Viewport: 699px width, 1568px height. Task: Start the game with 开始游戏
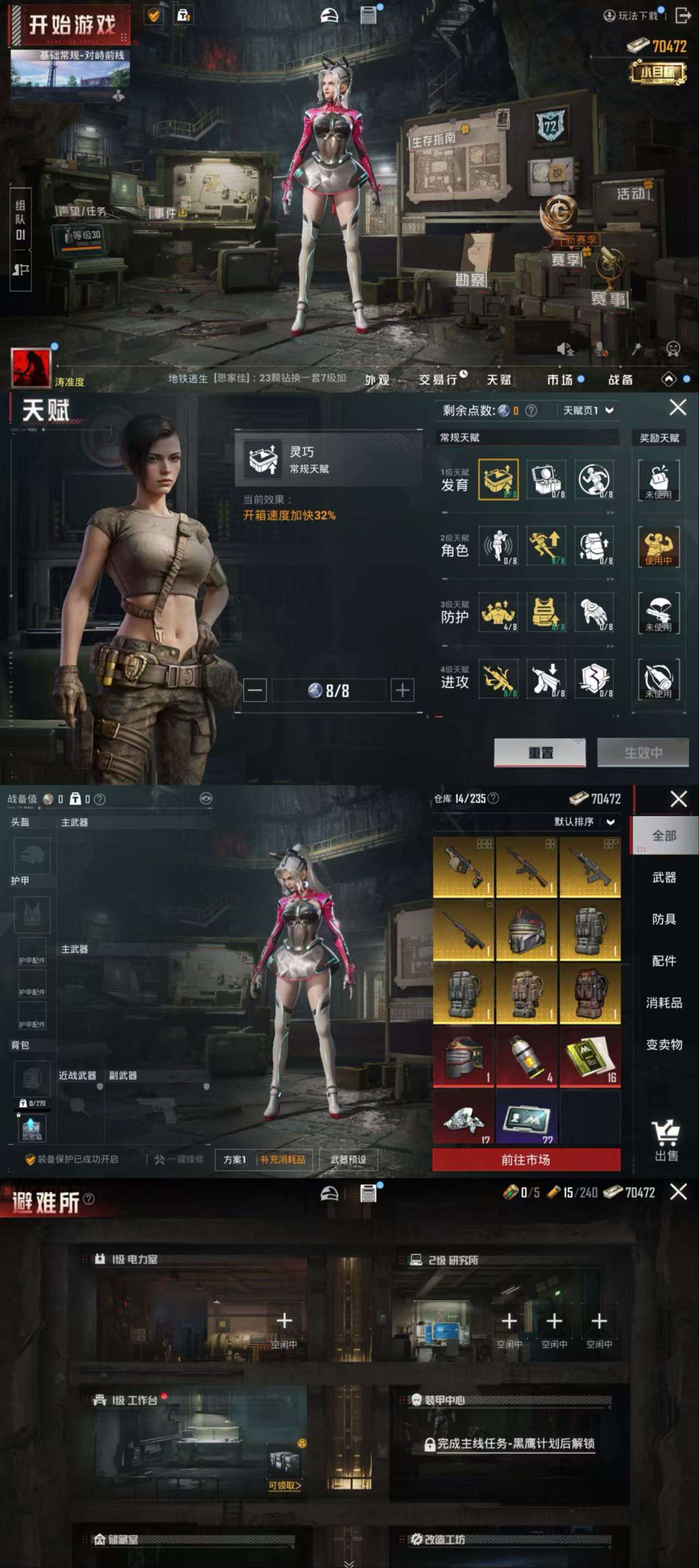(x=72, y=26)
